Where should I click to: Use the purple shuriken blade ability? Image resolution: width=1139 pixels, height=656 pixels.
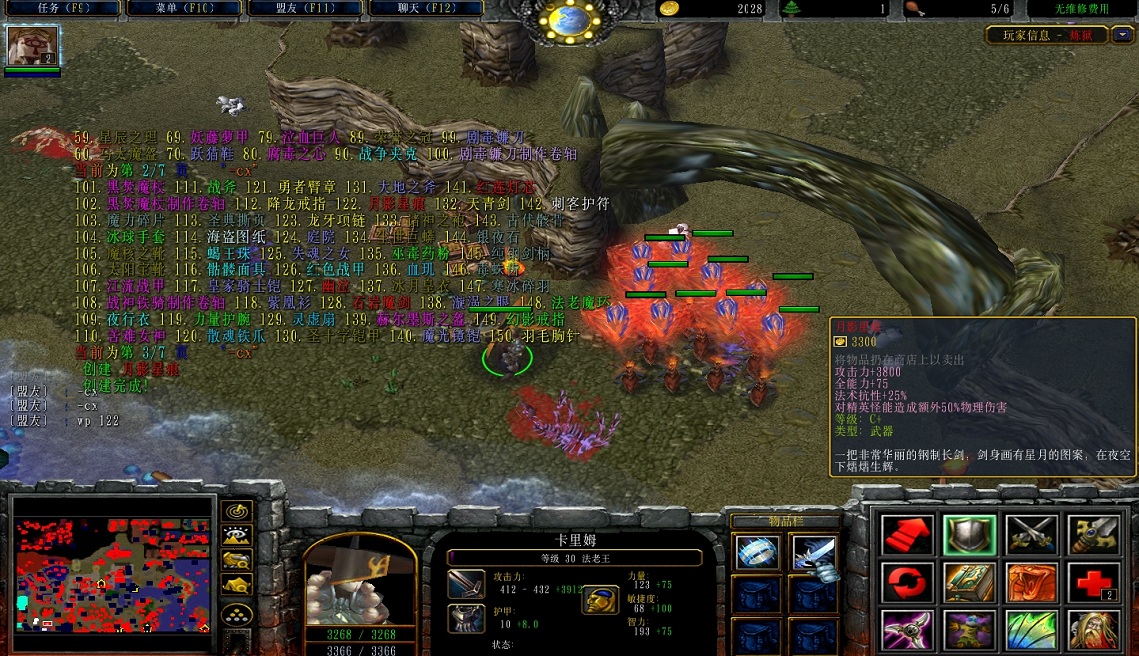[908, 630]
